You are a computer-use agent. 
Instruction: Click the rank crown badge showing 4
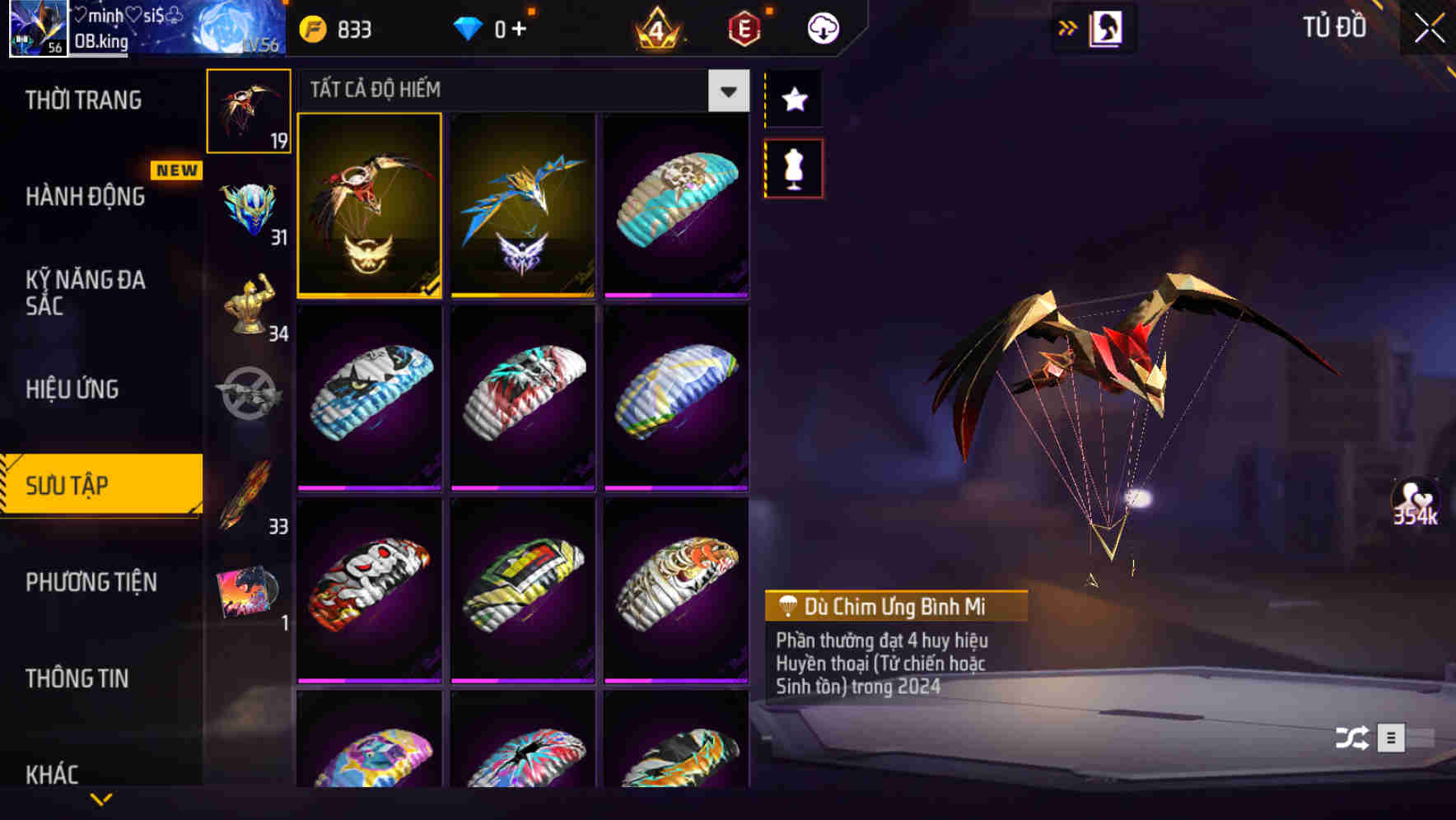(659, 27)
